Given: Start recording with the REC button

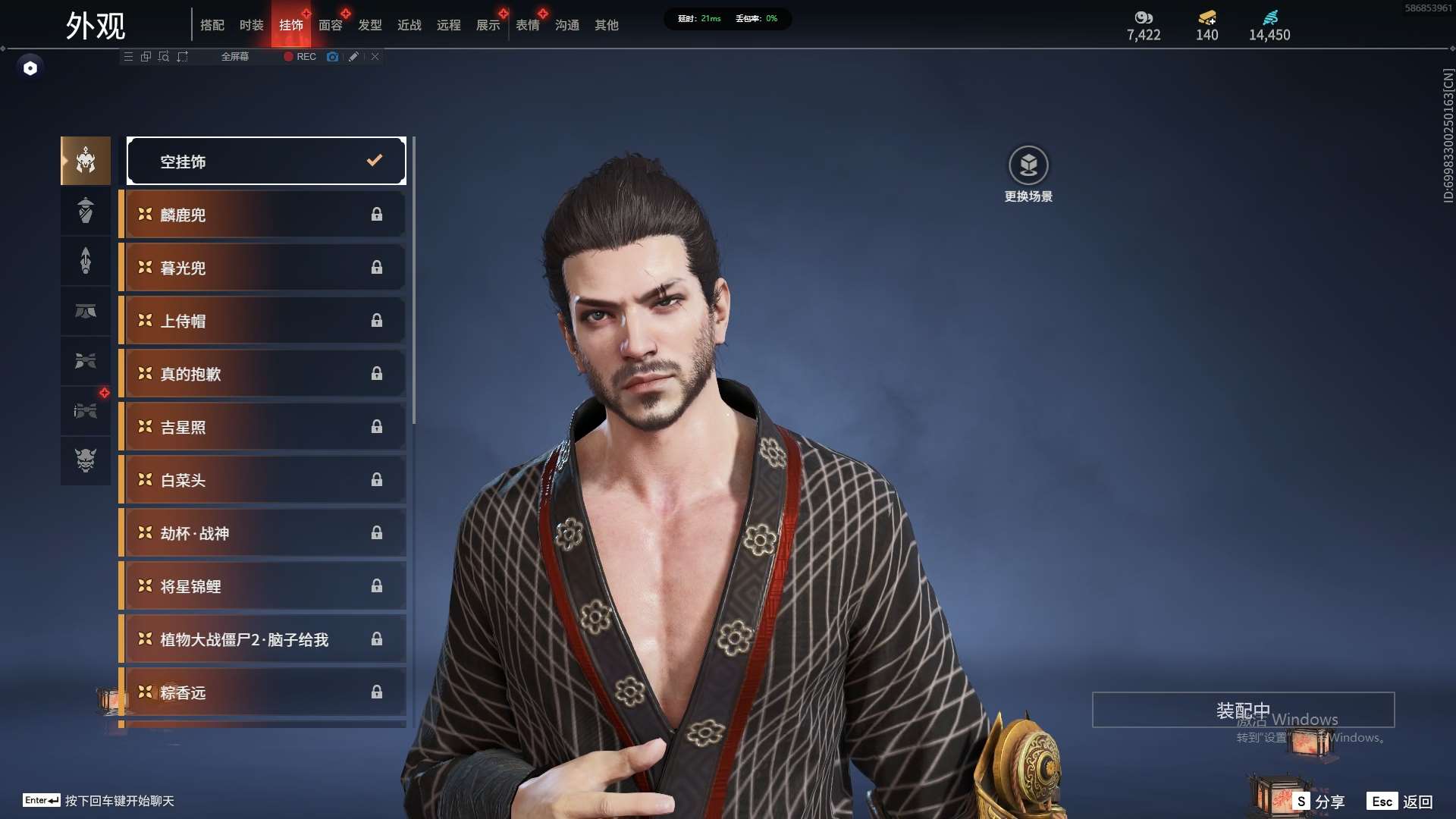Looking at the screenshot, I should pyautogui.click(x=300, y=57).
